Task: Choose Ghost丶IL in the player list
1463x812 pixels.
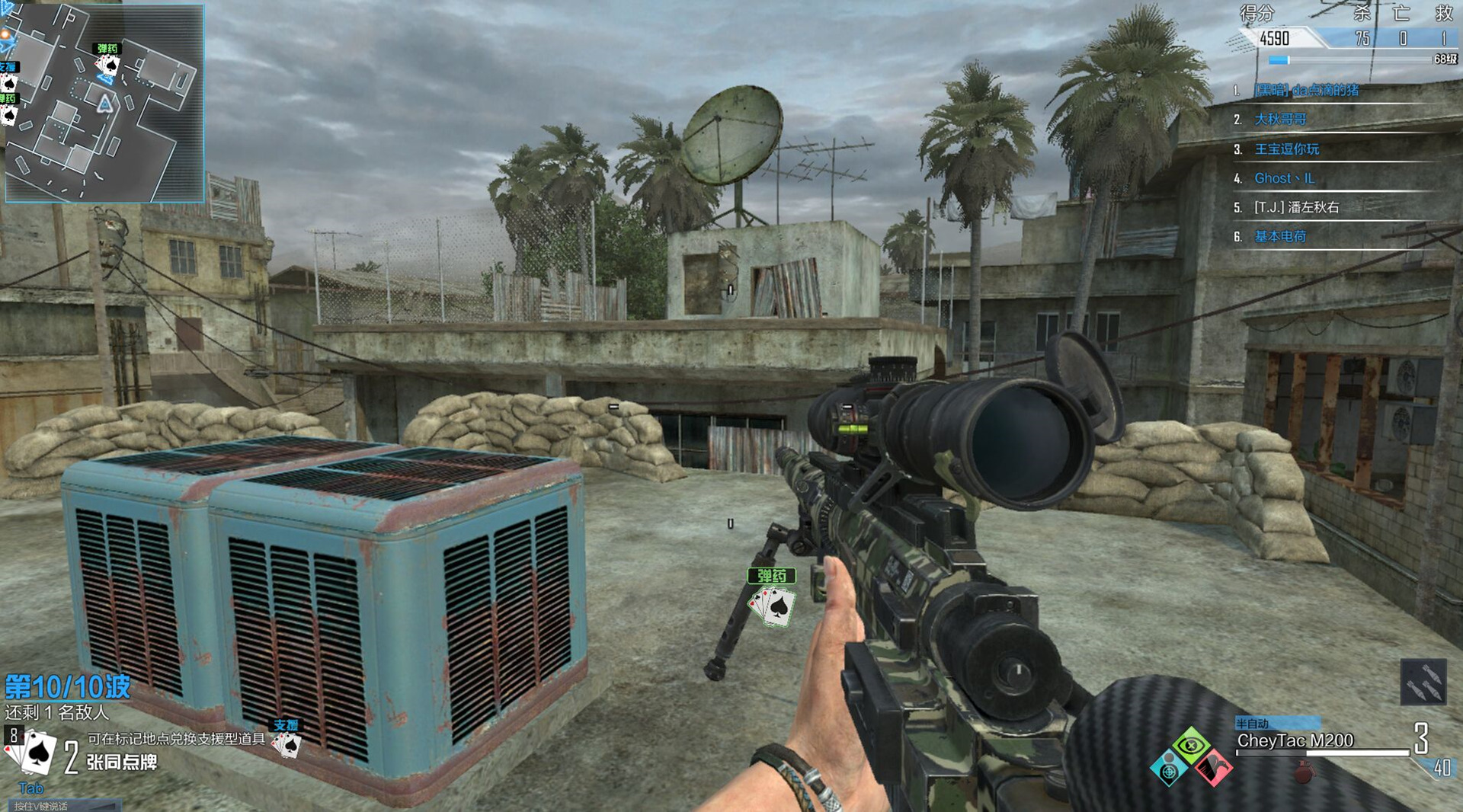Action: (1284, 178)
